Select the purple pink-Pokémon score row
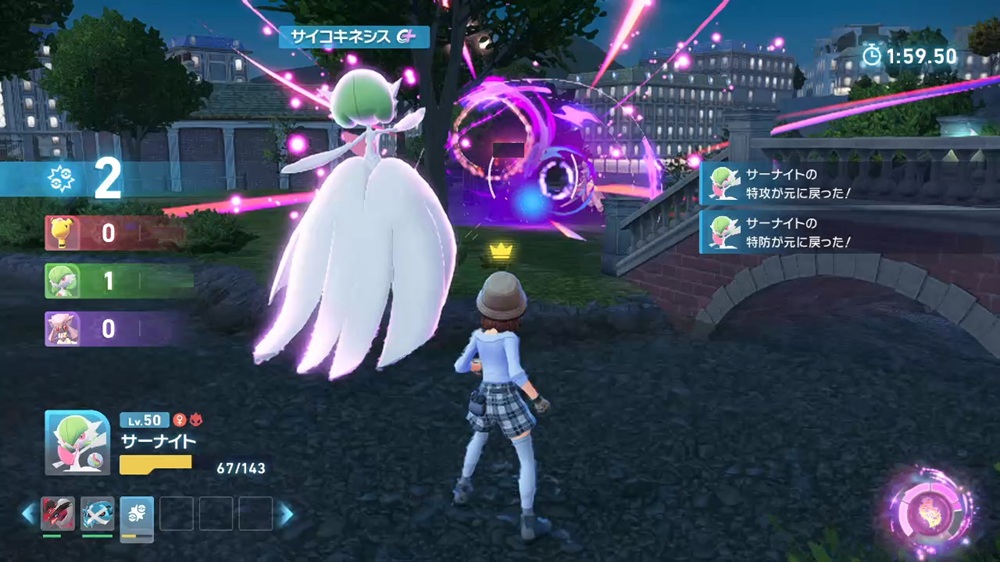 110,328
